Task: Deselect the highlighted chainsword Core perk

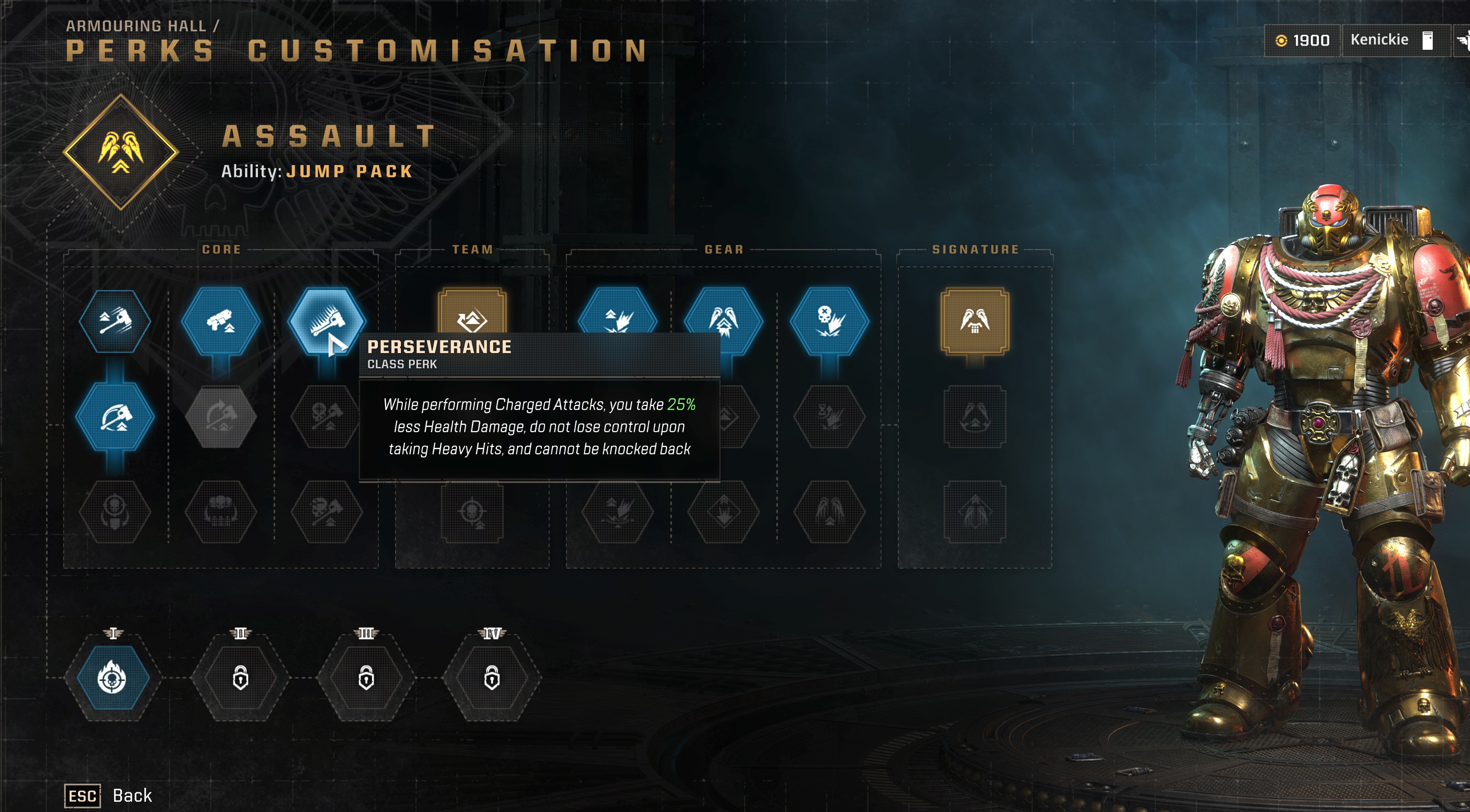Action: point(327,321)
